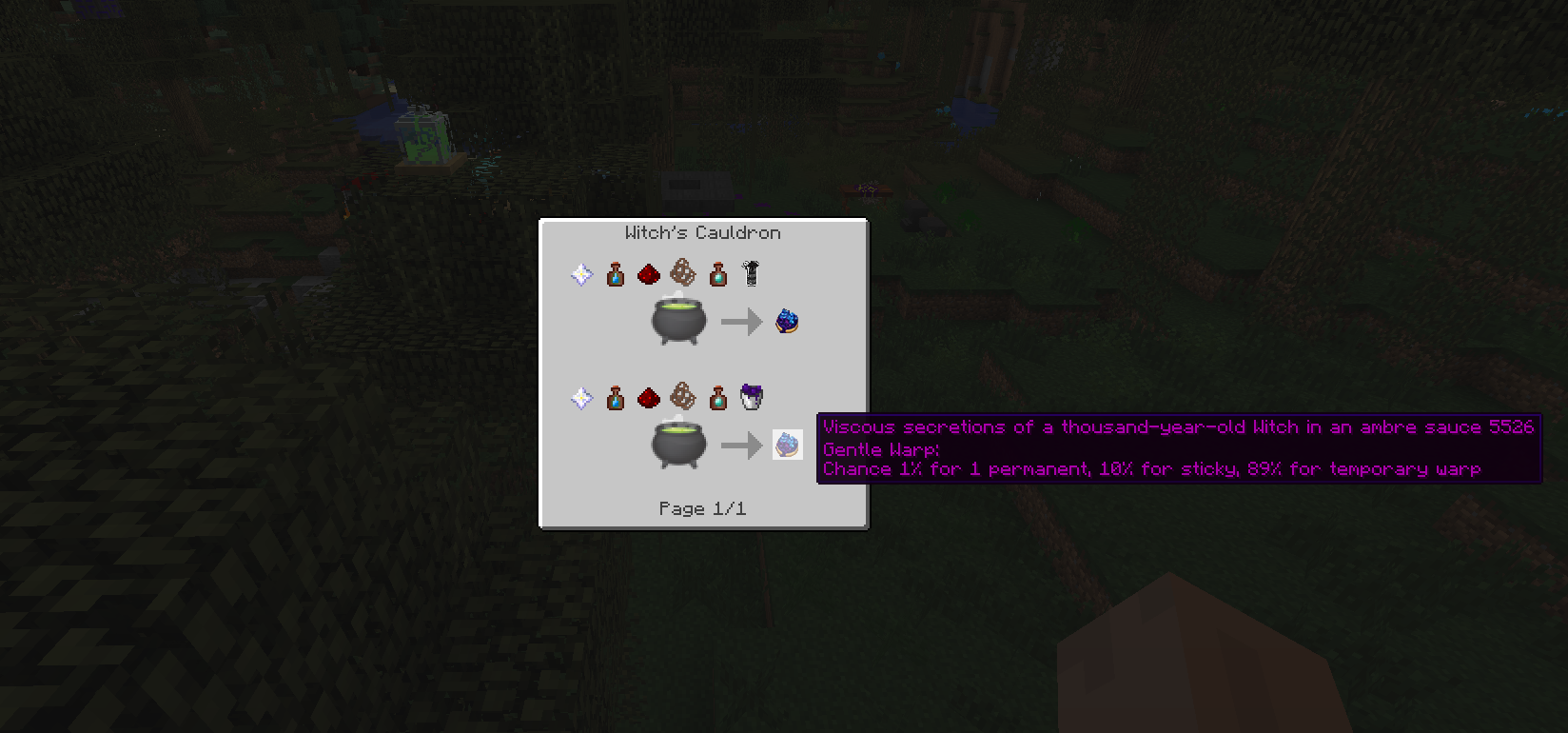Image resolution: width=1568 pixels, height=733 pixels.
Task: Select the brown tangled-knot ingredient
Action: point(681,274)
